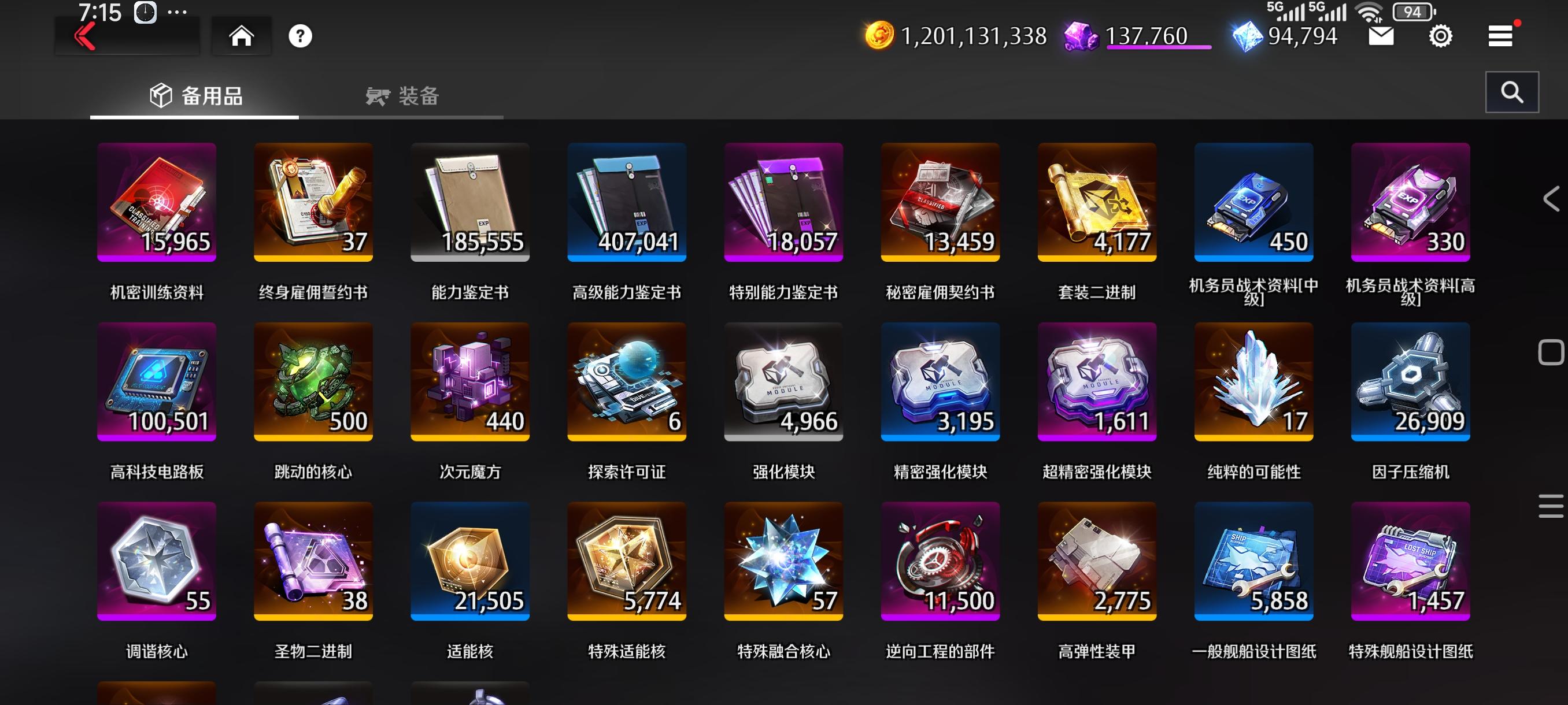The width and height of the screenshot is (1568, 705).
Task: Open the mail inbox icon
Action: (x=1382, y=36)
